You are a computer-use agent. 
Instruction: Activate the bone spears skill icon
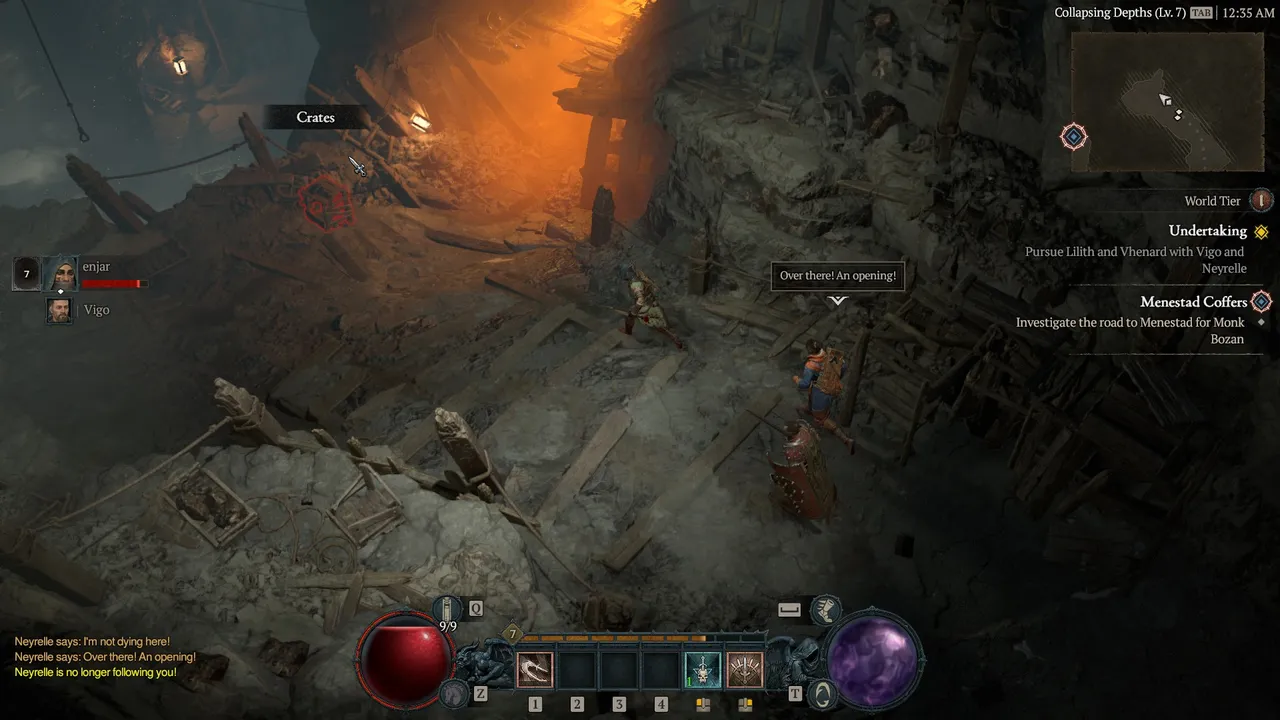[x=744, y=669]
